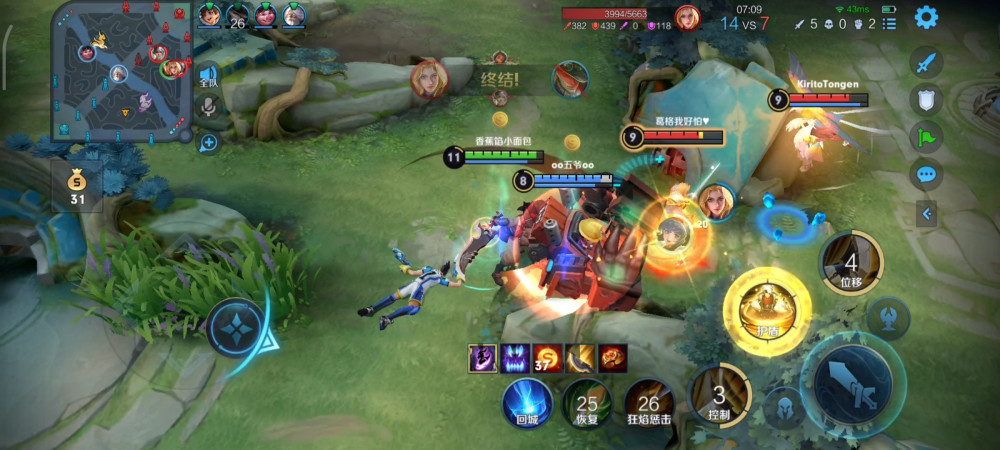
Task: Open the settings gear
Action: (x=926, y=17)
